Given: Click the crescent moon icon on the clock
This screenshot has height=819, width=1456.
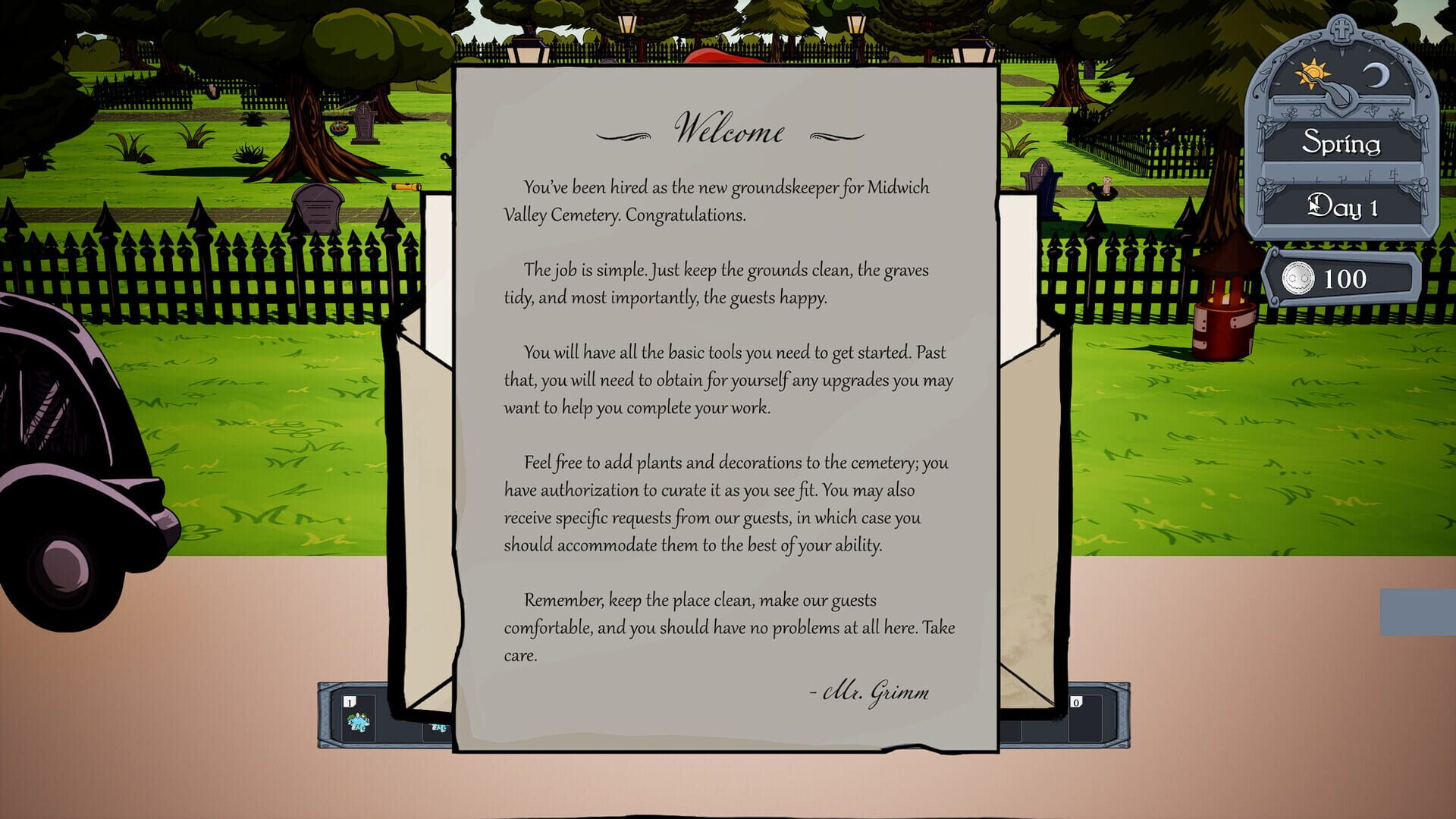Looking at the screenshot, I should pyautogui.click(x=1376, y=75).
